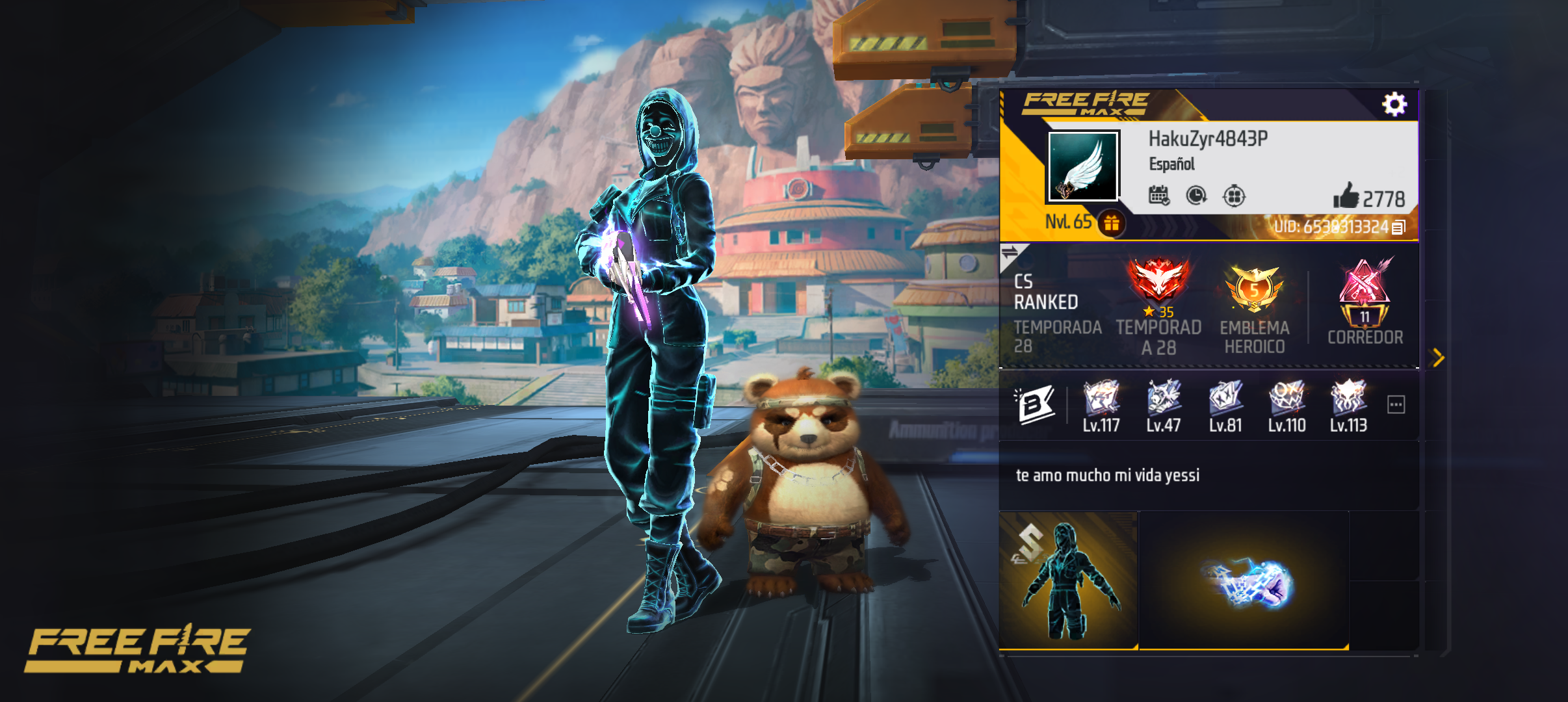The width and height of the screenshot is (1568, 702).
Task: Show more badges with ellipsis button
Action: (1396, 405)
